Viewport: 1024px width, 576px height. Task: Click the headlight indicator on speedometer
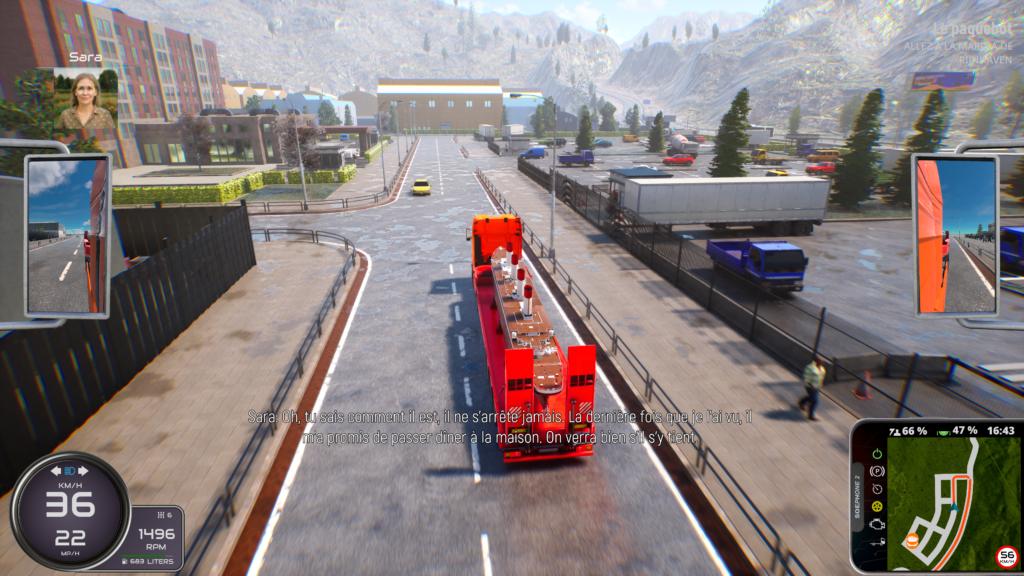[x=70, y=470]
